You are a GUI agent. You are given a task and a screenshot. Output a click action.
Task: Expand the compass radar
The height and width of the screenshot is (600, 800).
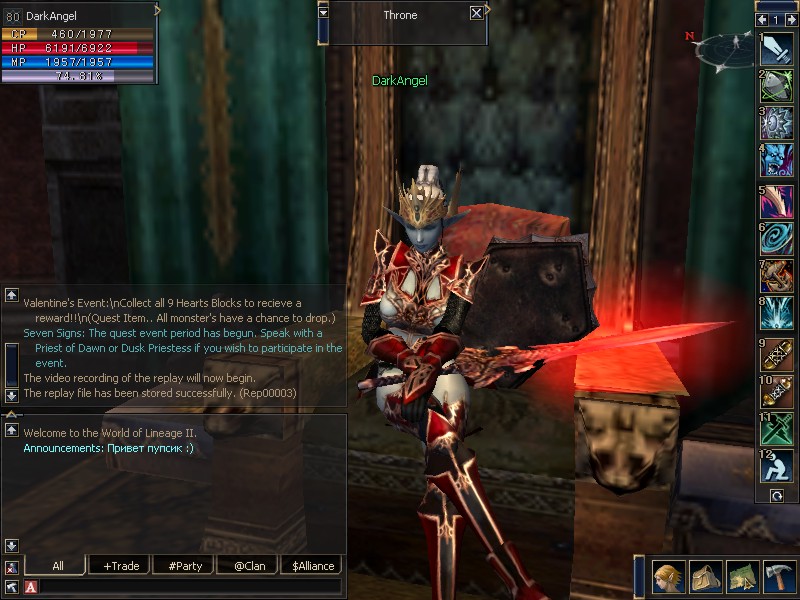pos(727,48)
